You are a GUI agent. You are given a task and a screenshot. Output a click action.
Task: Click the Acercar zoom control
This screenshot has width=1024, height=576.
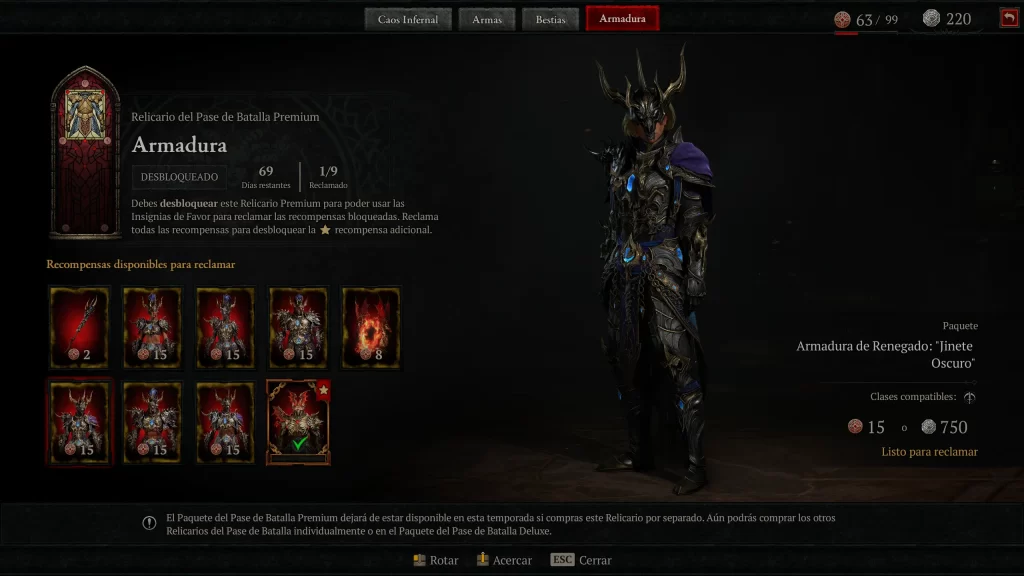503,560
